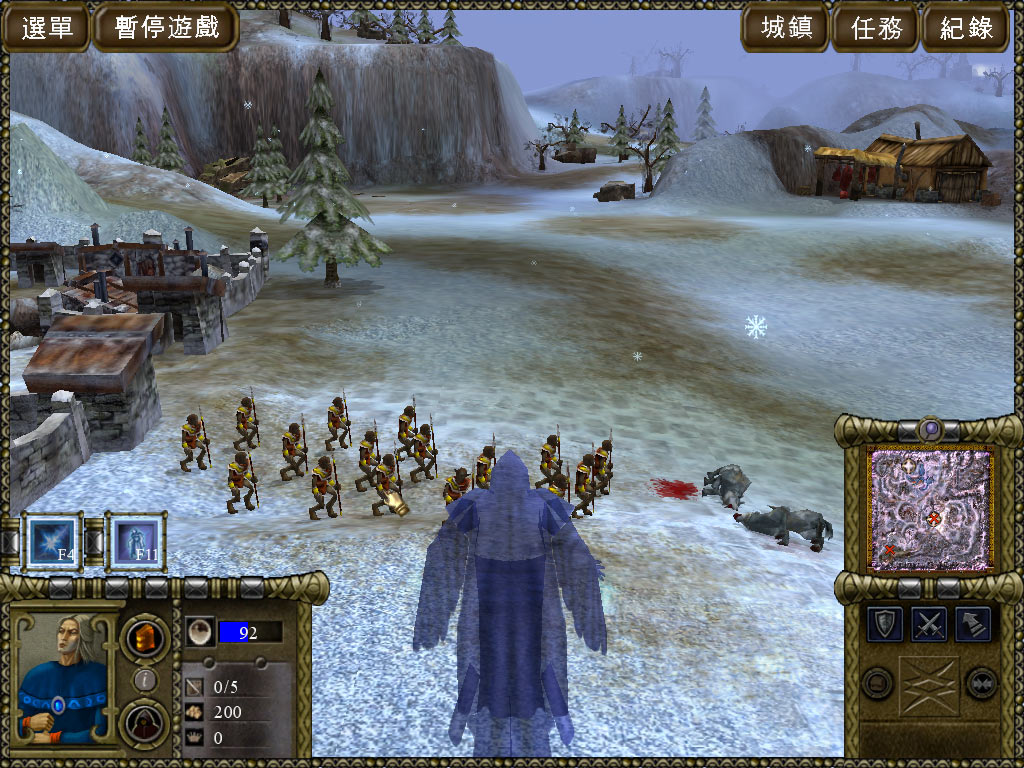
Task: Click the 暫停遊戲 pause game button
Action: click(165, 27)
